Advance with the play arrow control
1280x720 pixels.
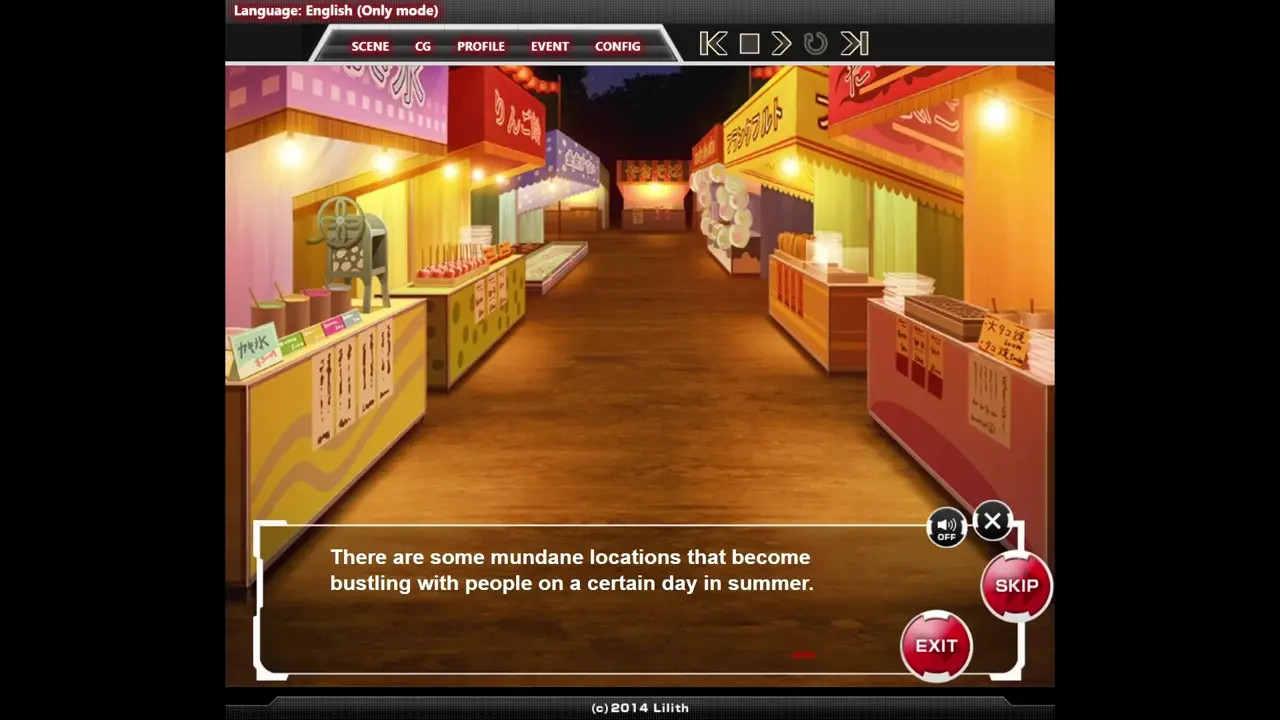782,44
